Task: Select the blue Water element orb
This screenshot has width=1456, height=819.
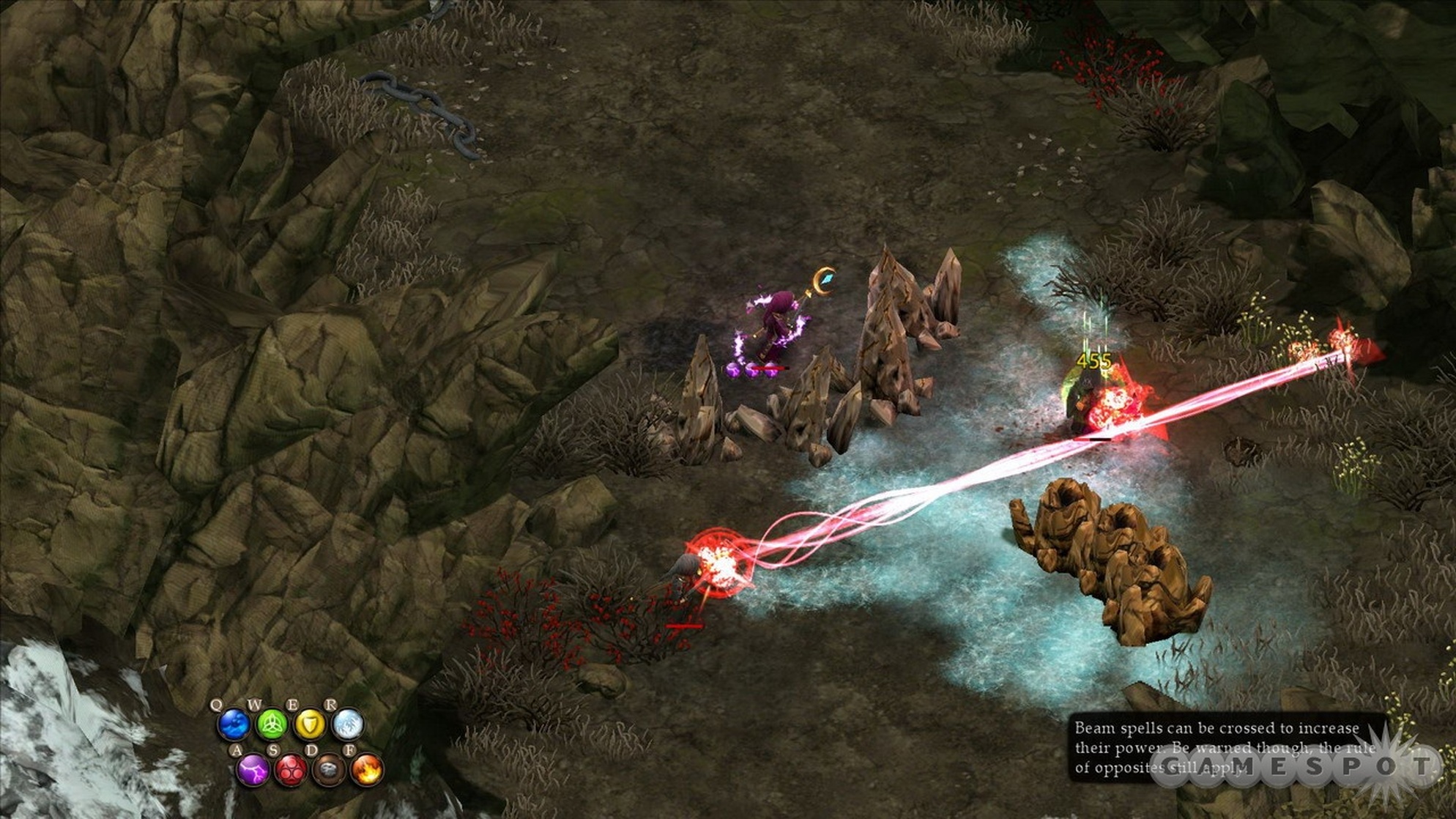Action: pyautogui.click(x=234, y=725)
